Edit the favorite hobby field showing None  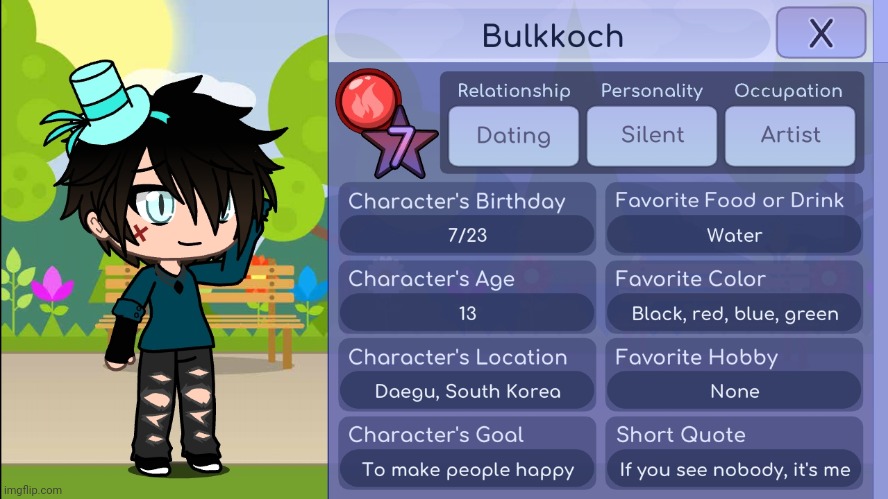pos(734,392)
